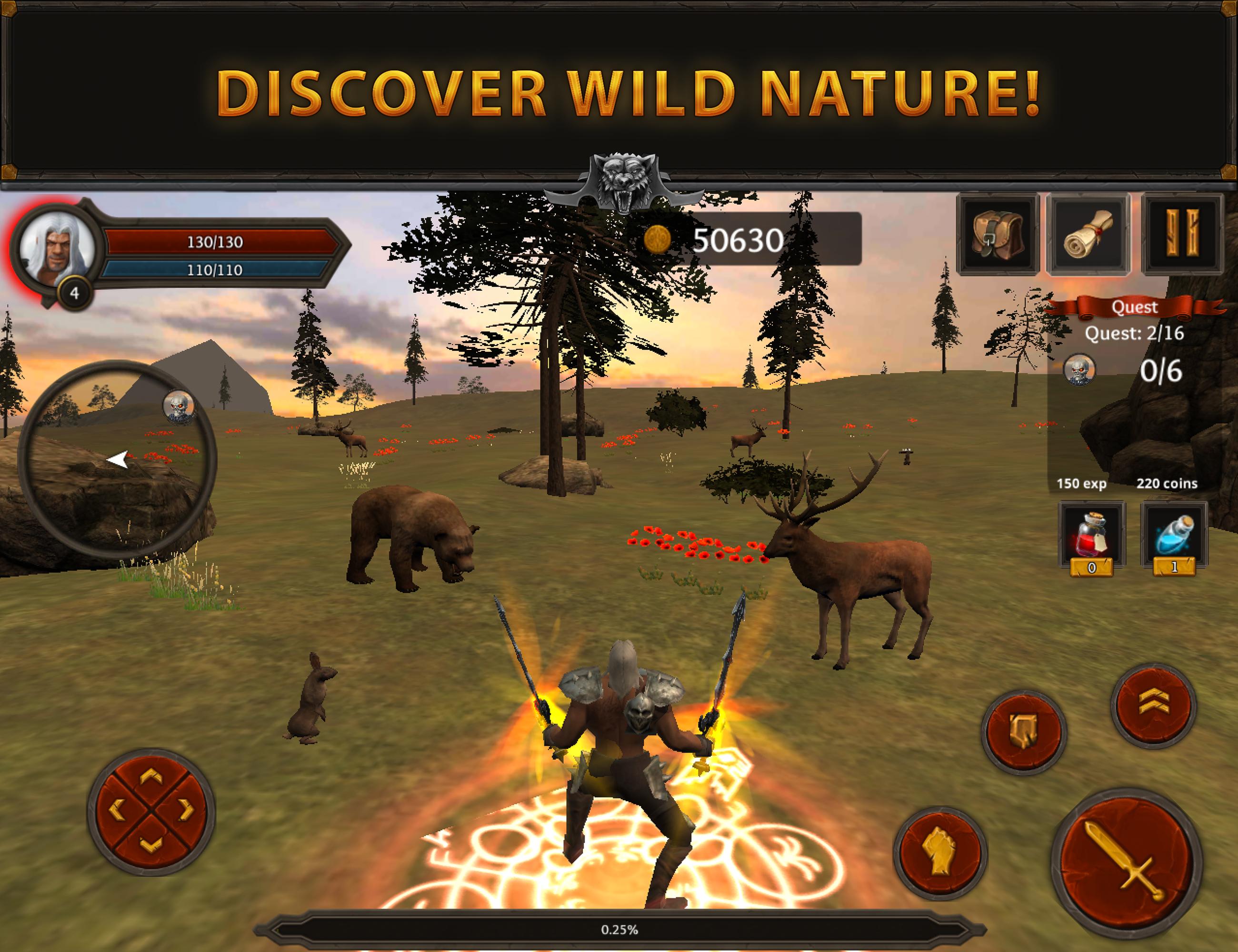The height and width of the screenshot is (952, 1238).
Task: Tap the wolf emblem at top center
Action: click(x=624, y=181)
